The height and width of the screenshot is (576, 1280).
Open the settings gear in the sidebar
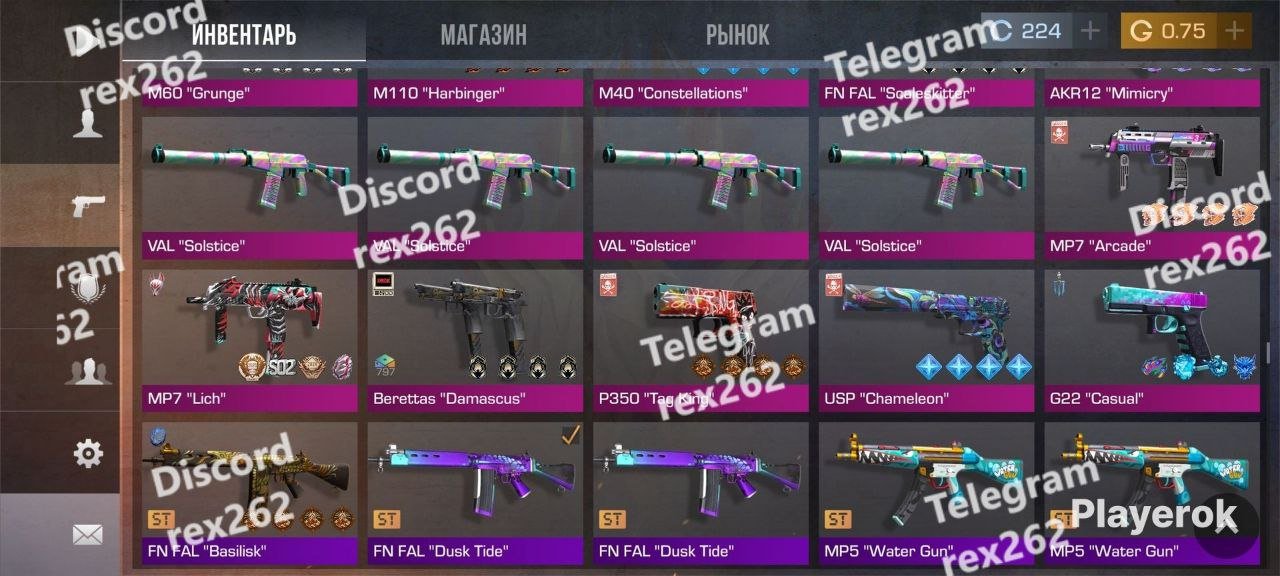[88, 454]
